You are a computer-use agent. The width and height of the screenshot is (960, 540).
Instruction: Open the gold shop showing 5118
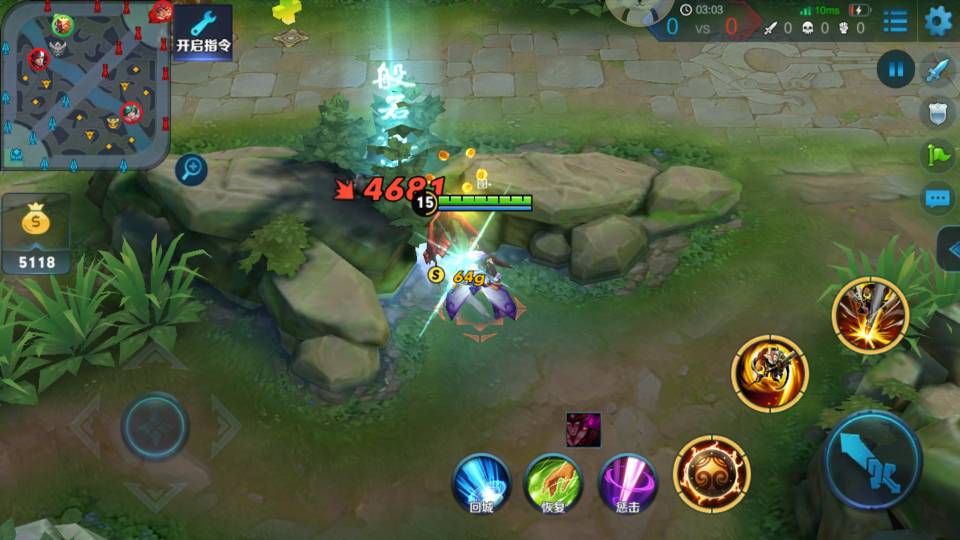[36, 236]
